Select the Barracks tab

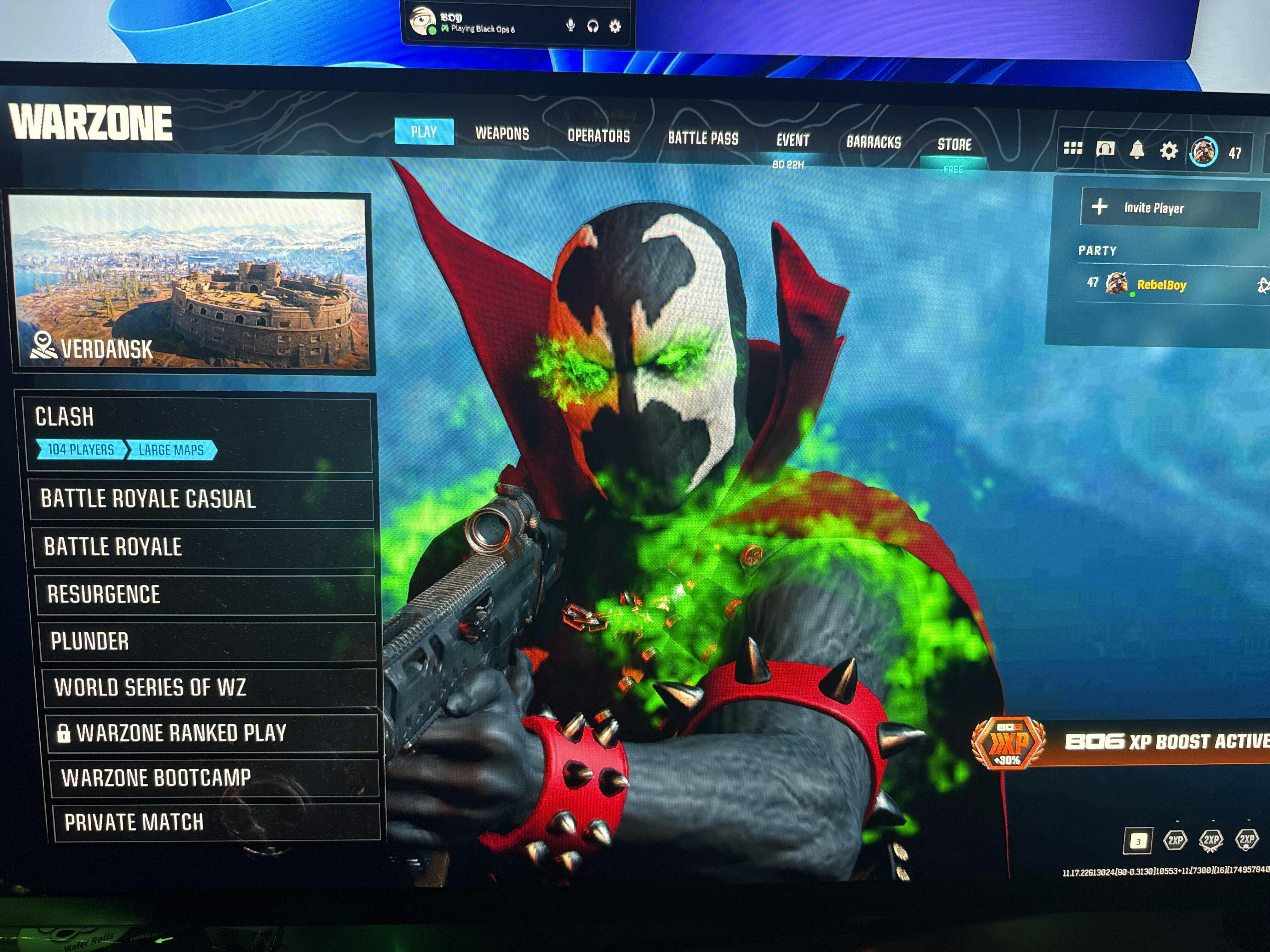873,142
